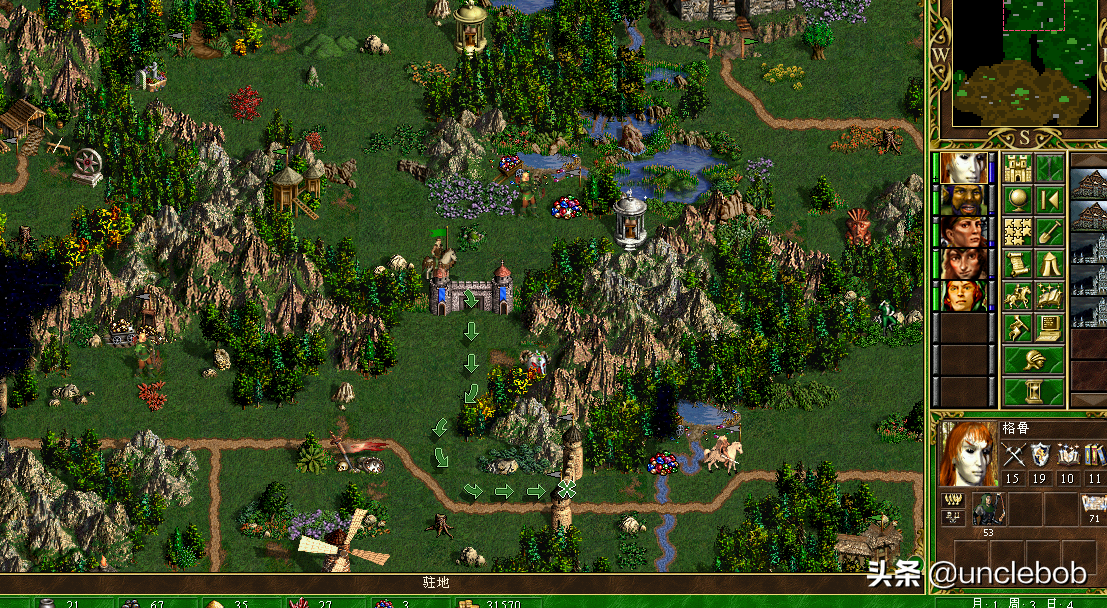This screenshot has height=608, width=1107.
Task: Open the puzzle map button
Action: pos(1018,232)
